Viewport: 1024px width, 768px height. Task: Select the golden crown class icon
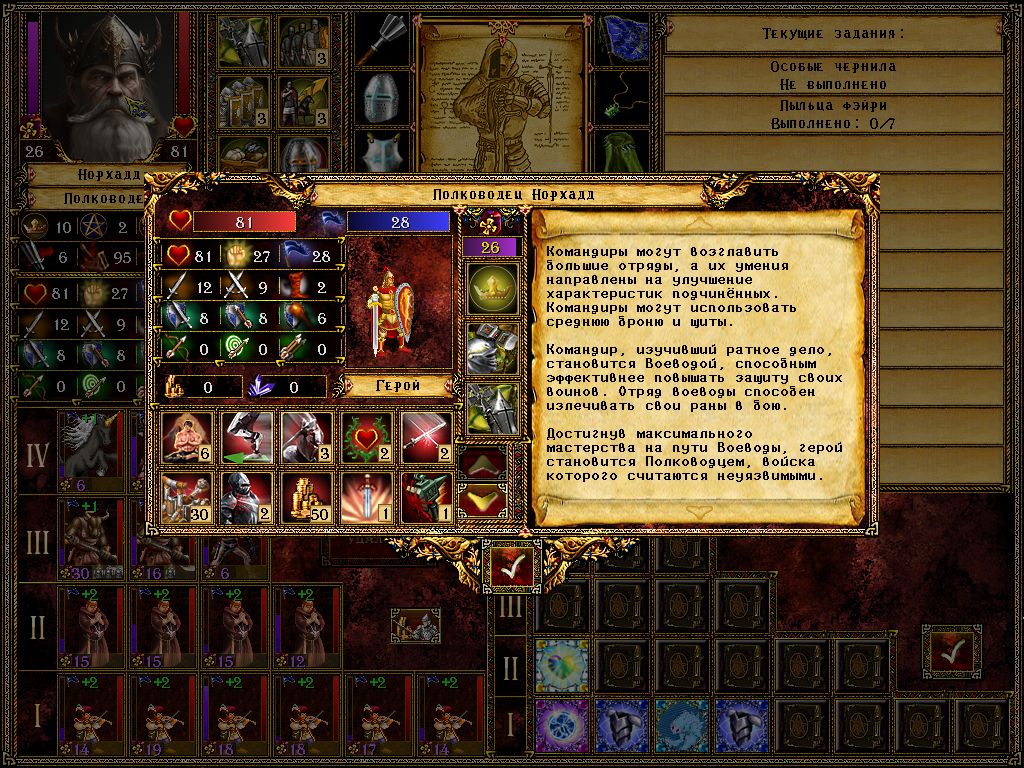[493, 289]
